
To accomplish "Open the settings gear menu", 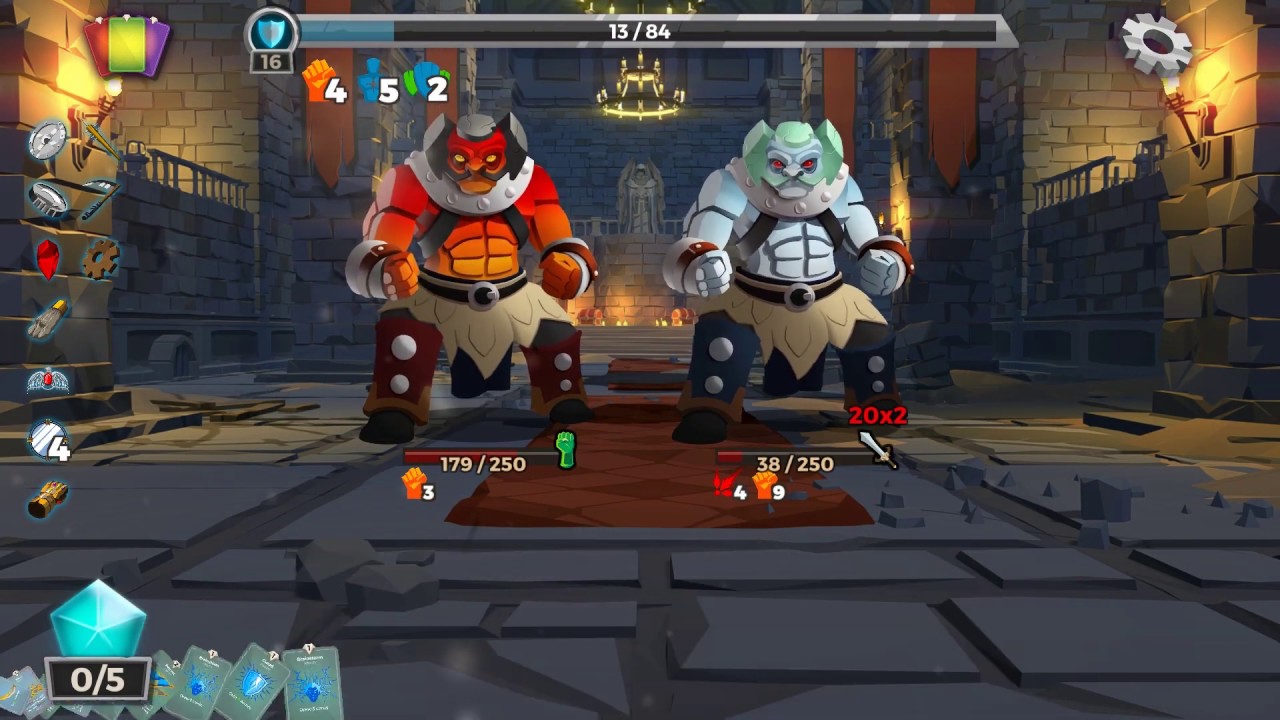I will [1156, 43].
